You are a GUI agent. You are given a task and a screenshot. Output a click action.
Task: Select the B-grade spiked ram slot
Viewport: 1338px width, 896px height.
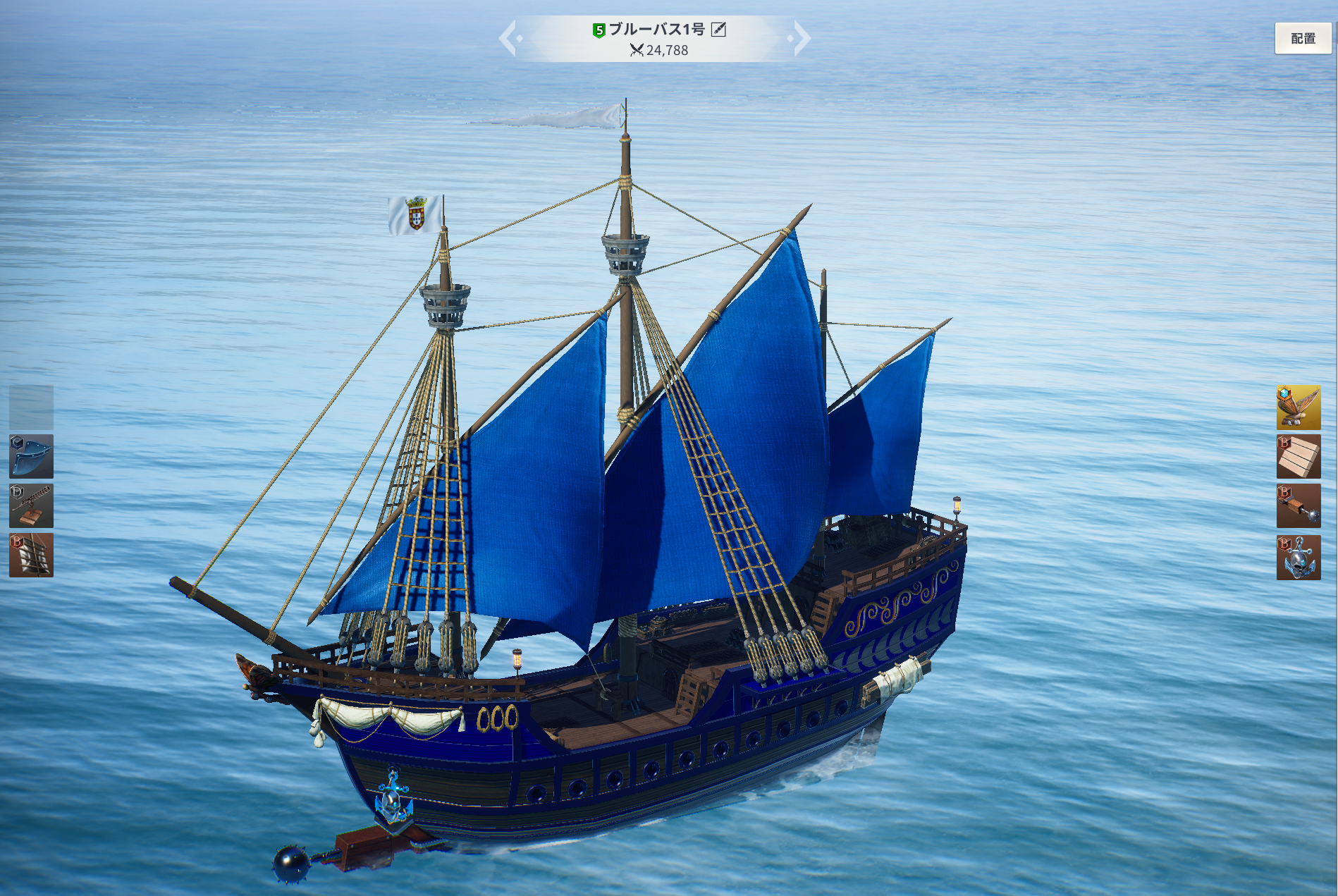[x=1298, y=505]
